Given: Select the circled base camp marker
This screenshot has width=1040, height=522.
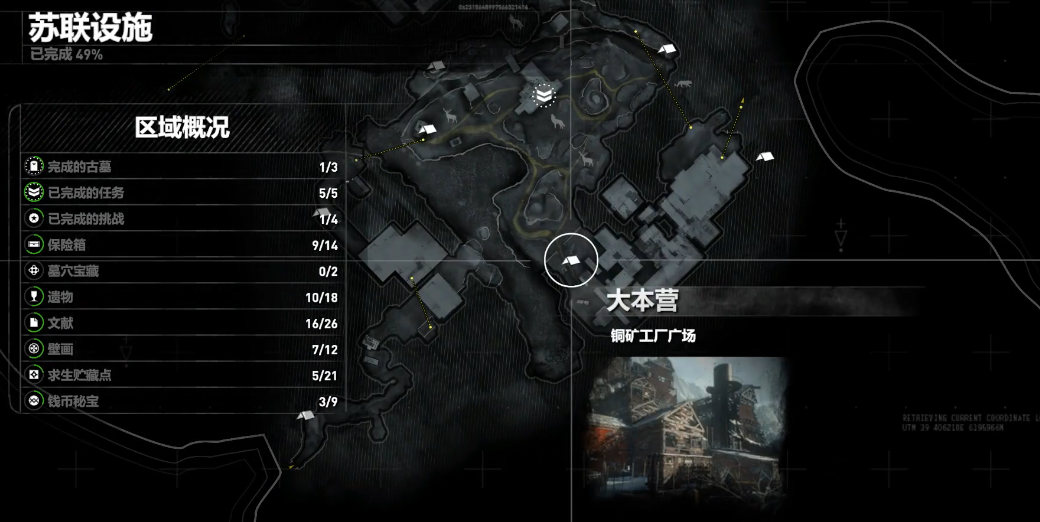Looking at the screenshot, I should (x=571, y=260).
